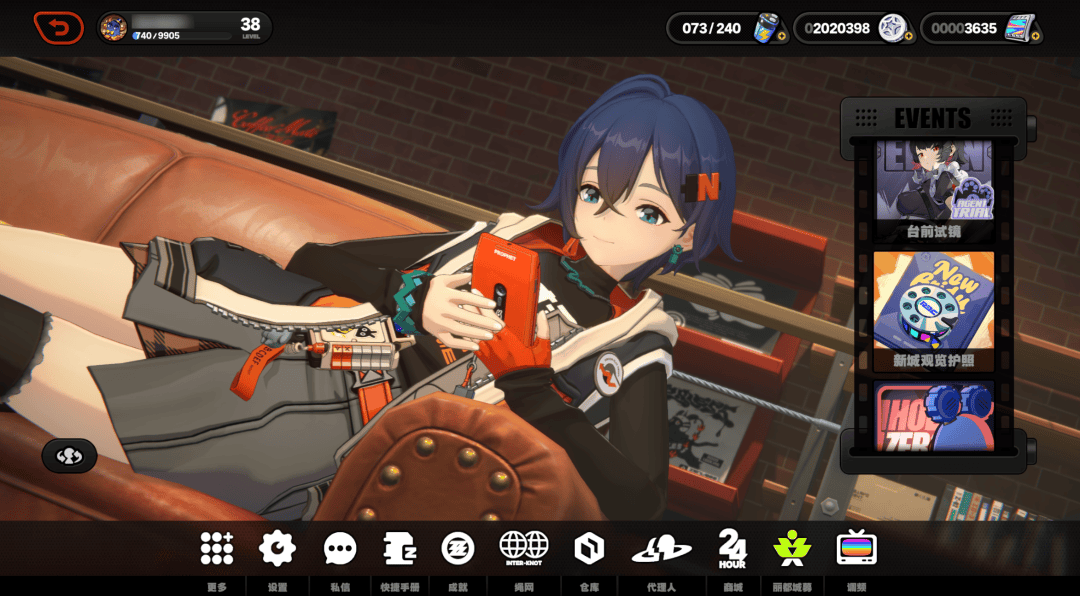
Task: Open the Signal Search (调频) TV icon
Action: click(856, 548)
